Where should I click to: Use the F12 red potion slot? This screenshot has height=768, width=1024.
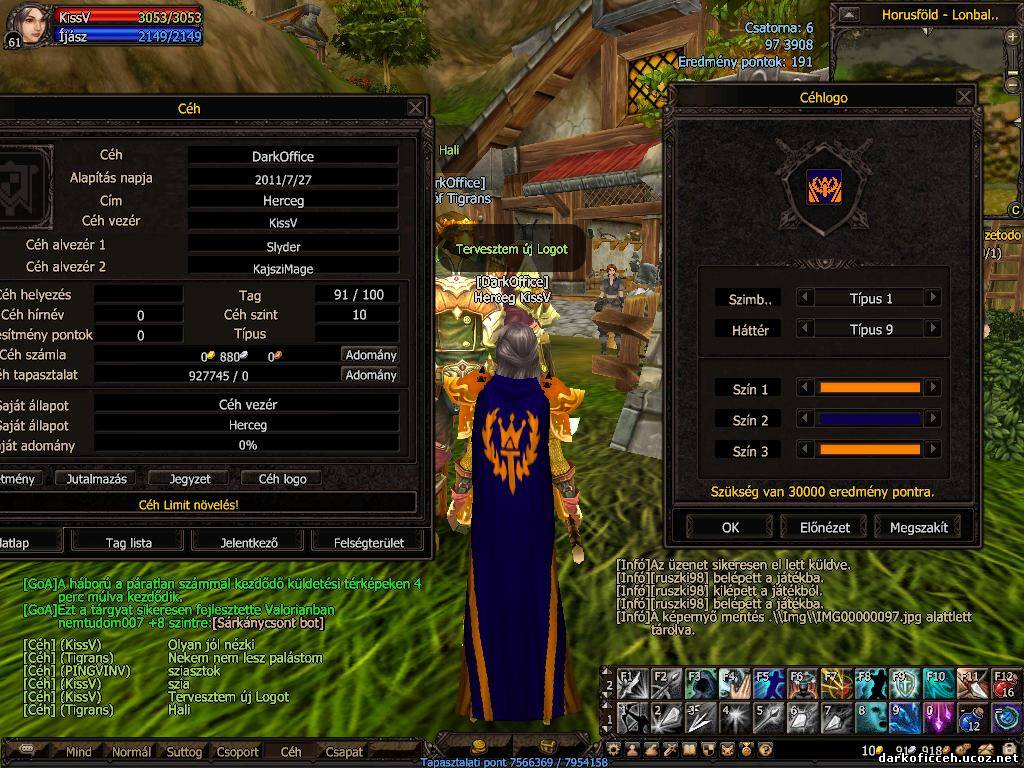[1005, 685]
